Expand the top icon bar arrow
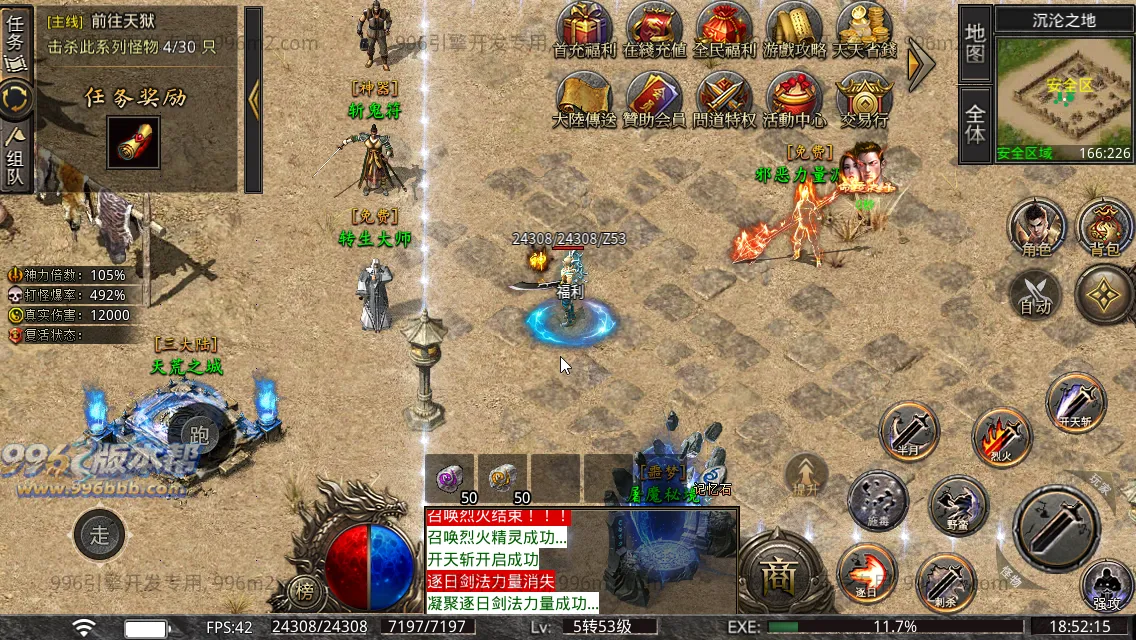The image size is (1136, 640). coord(919,63)
